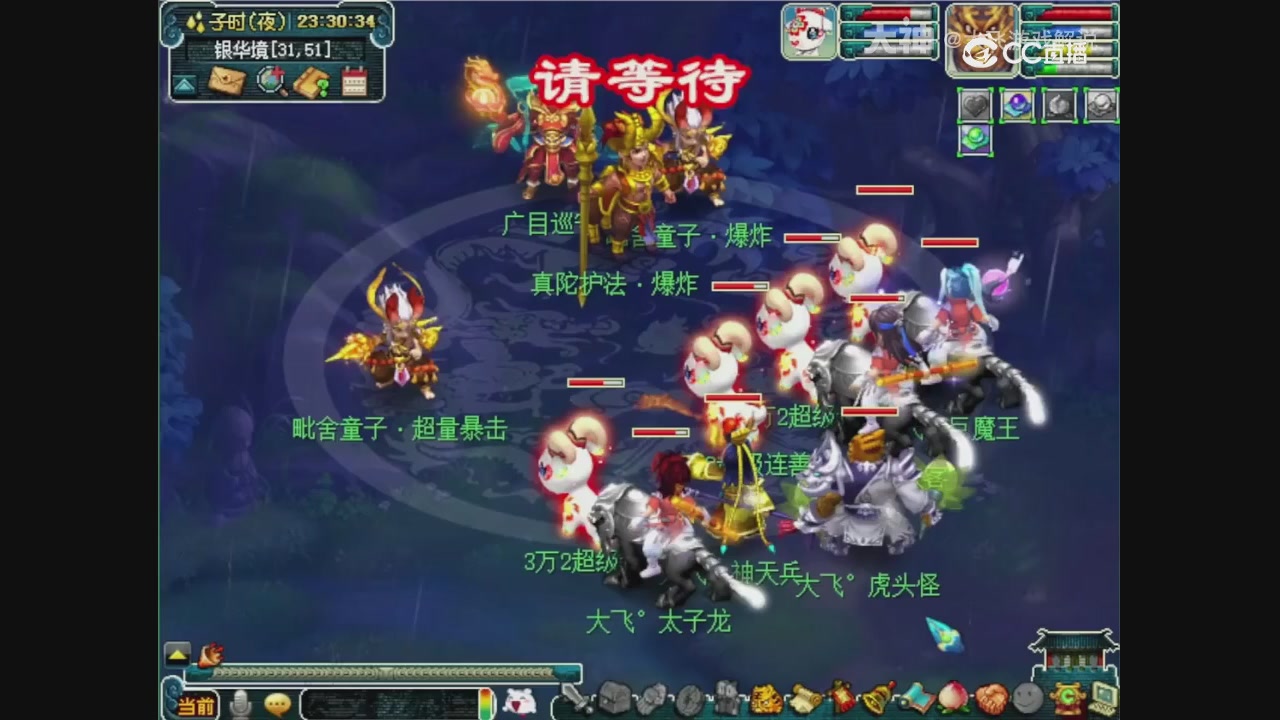Image resolution: width=1280 pixels, height=720 pixels.
Task: Open the emoji chat bubble menu
Action: 278,703
